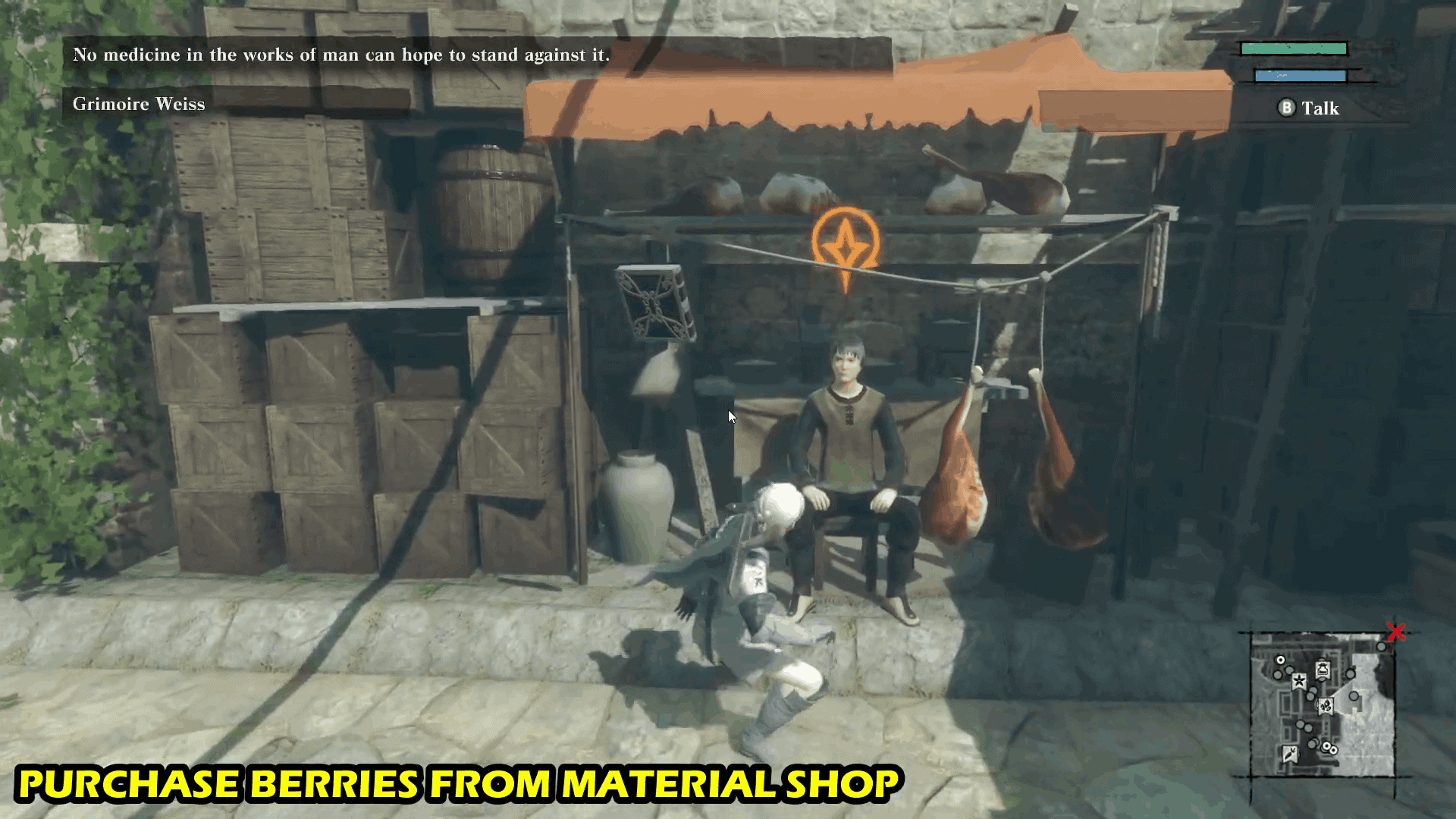Click the dialogue line about medicine to advance
Image resolution: width=1456 pixels, height=819 pixels.
(x=341, y=54)
